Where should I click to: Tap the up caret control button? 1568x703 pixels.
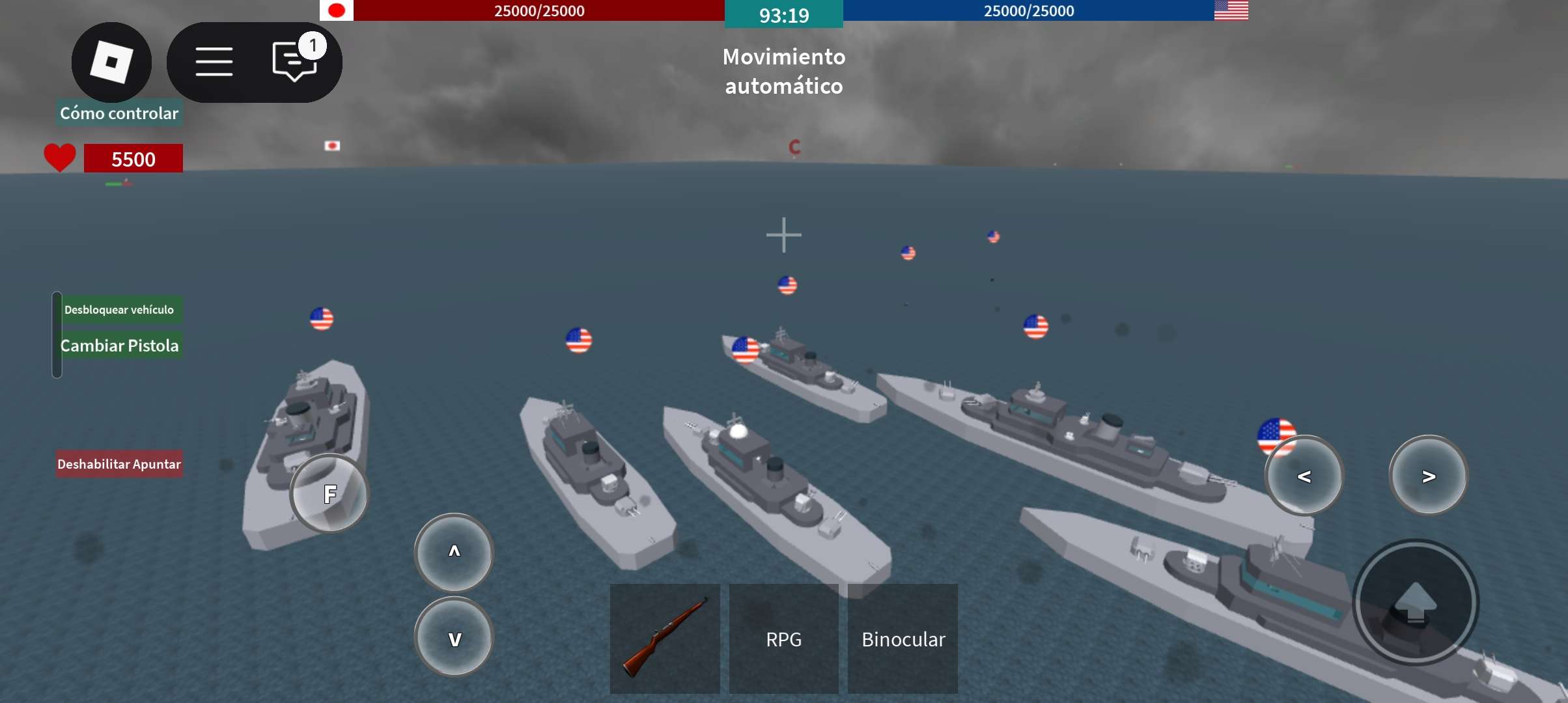click(454, 552)
